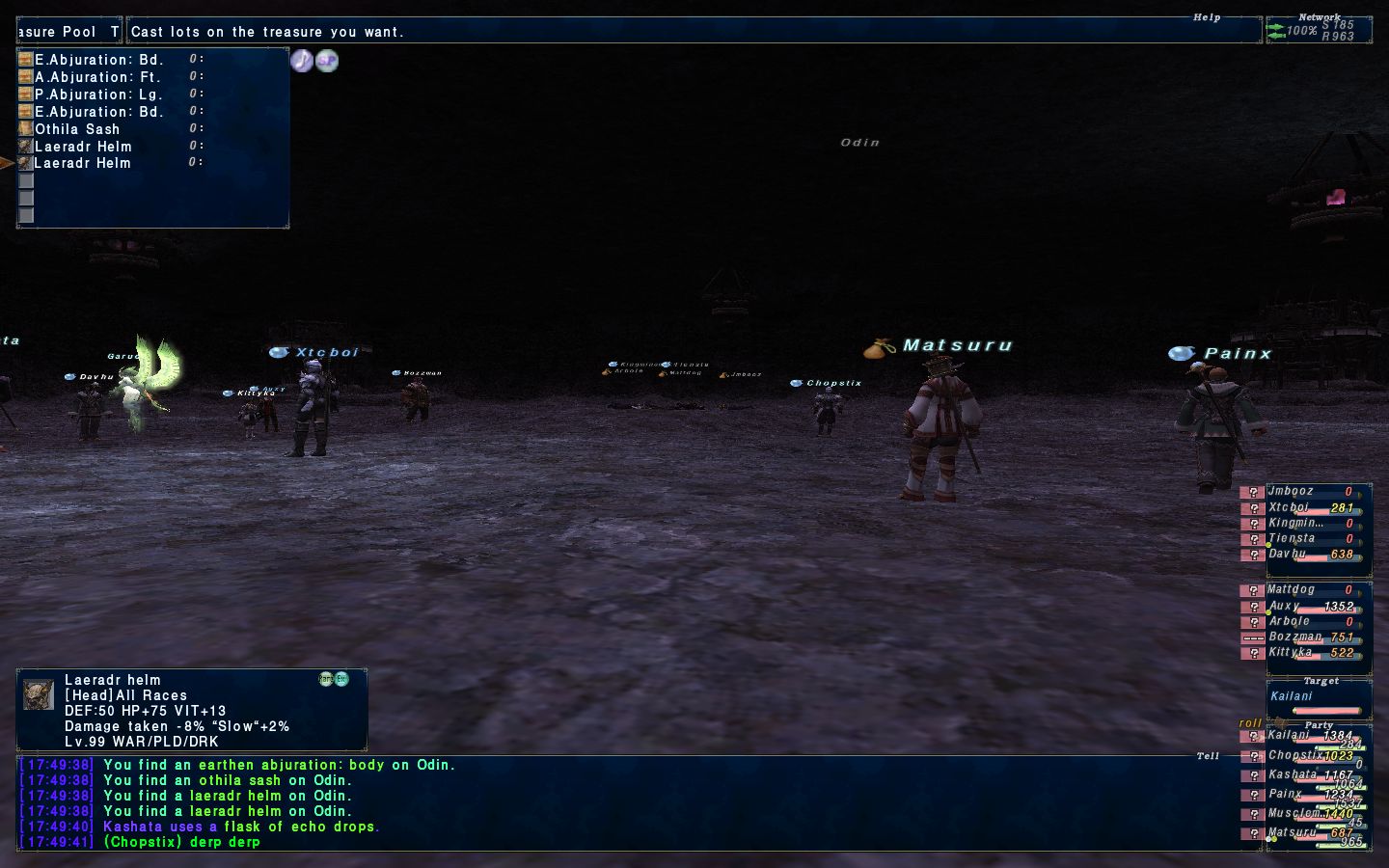Select Mattdog in the alliance list
The height and width of the screenshot is (868, 1389).
coord(1293,589)
